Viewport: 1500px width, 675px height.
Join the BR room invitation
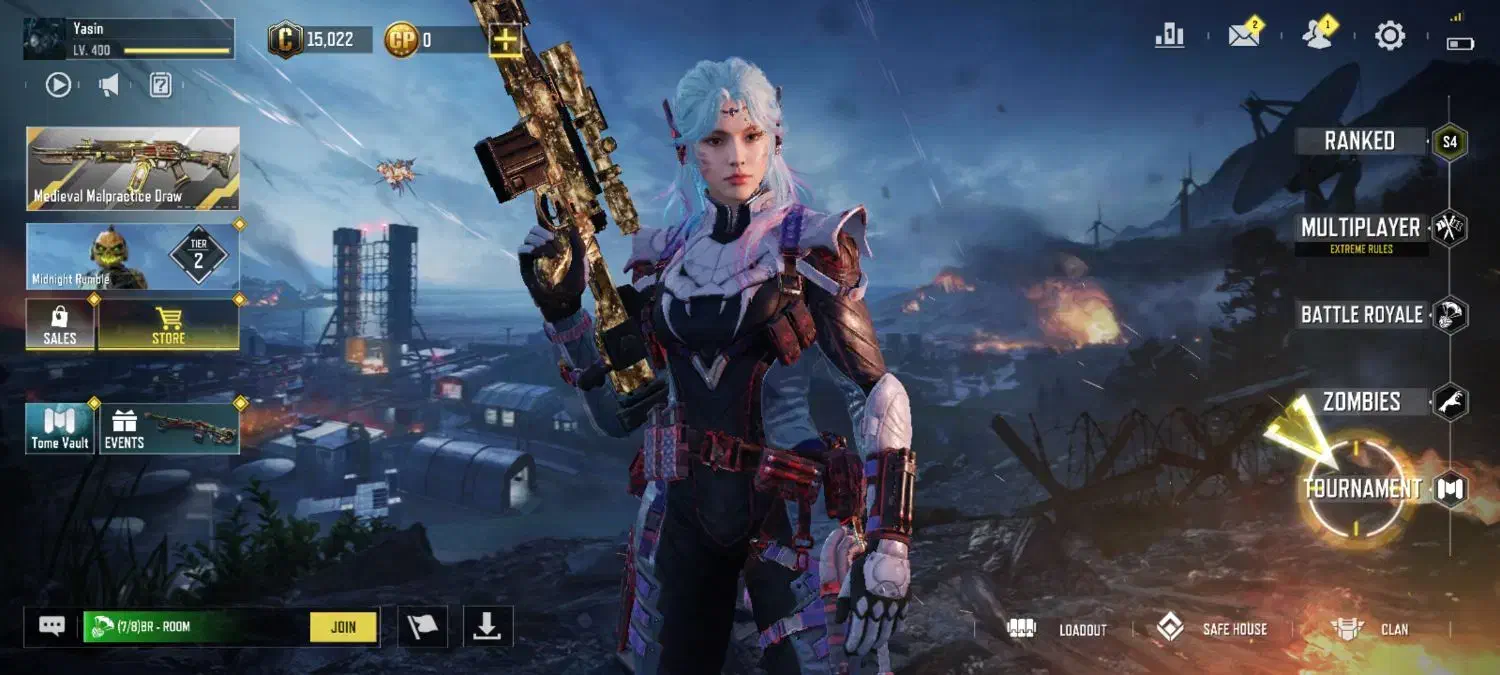[343, 627]
